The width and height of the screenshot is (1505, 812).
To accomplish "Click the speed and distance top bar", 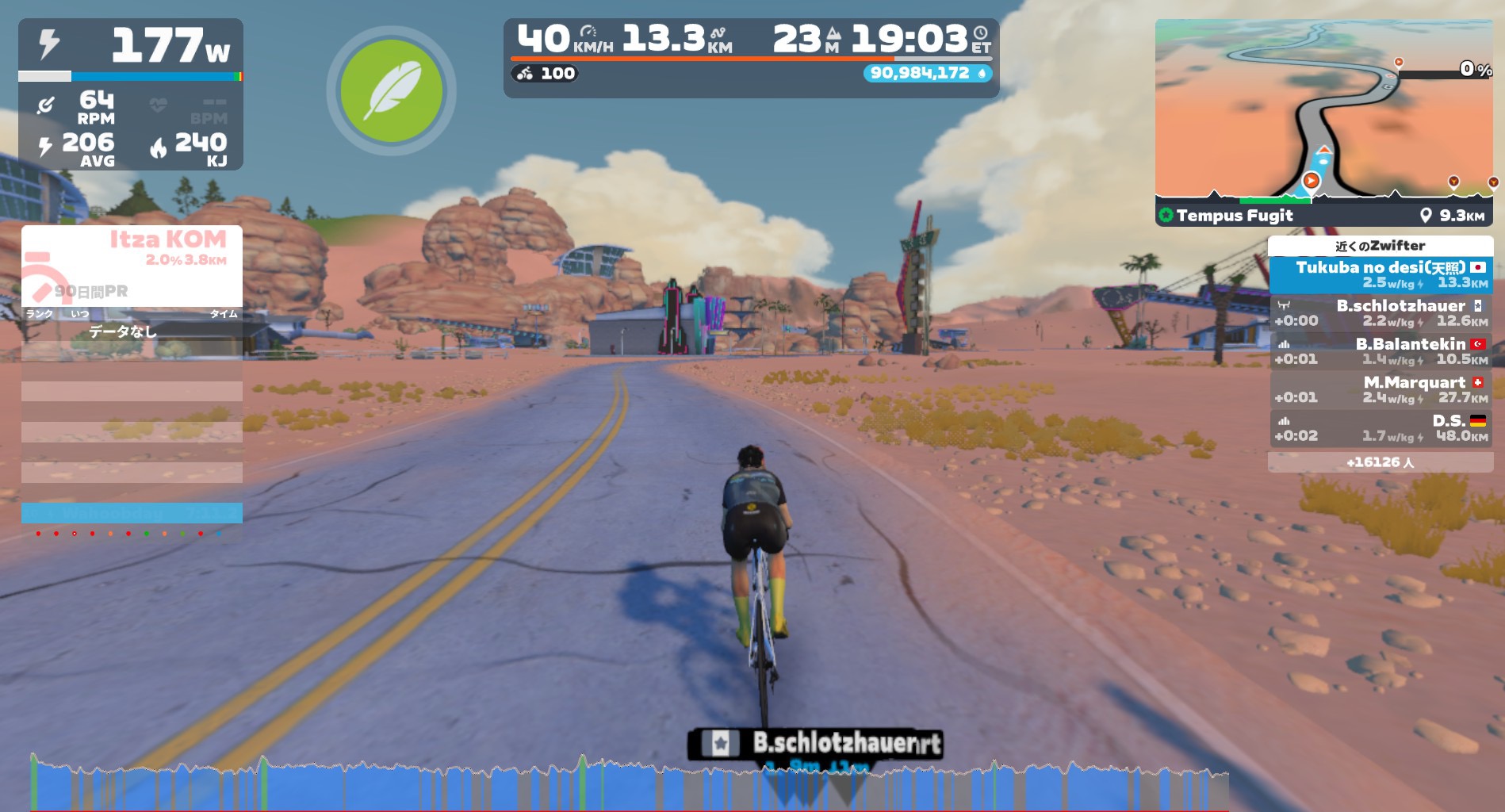I will pos(750,57).
